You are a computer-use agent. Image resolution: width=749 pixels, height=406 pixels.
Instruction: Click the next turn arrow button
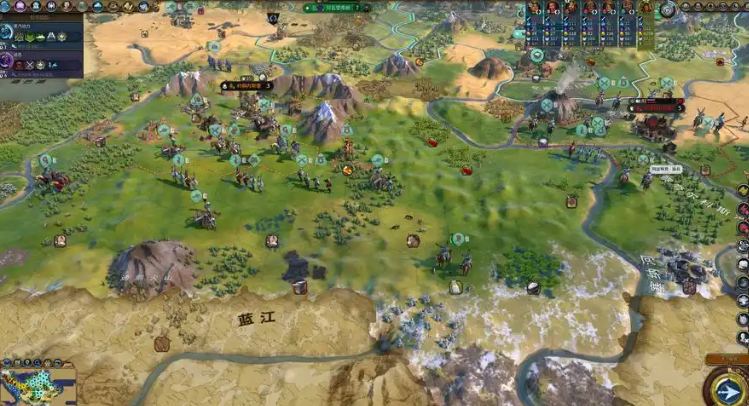pyautogui.click(x=728, y=385)
